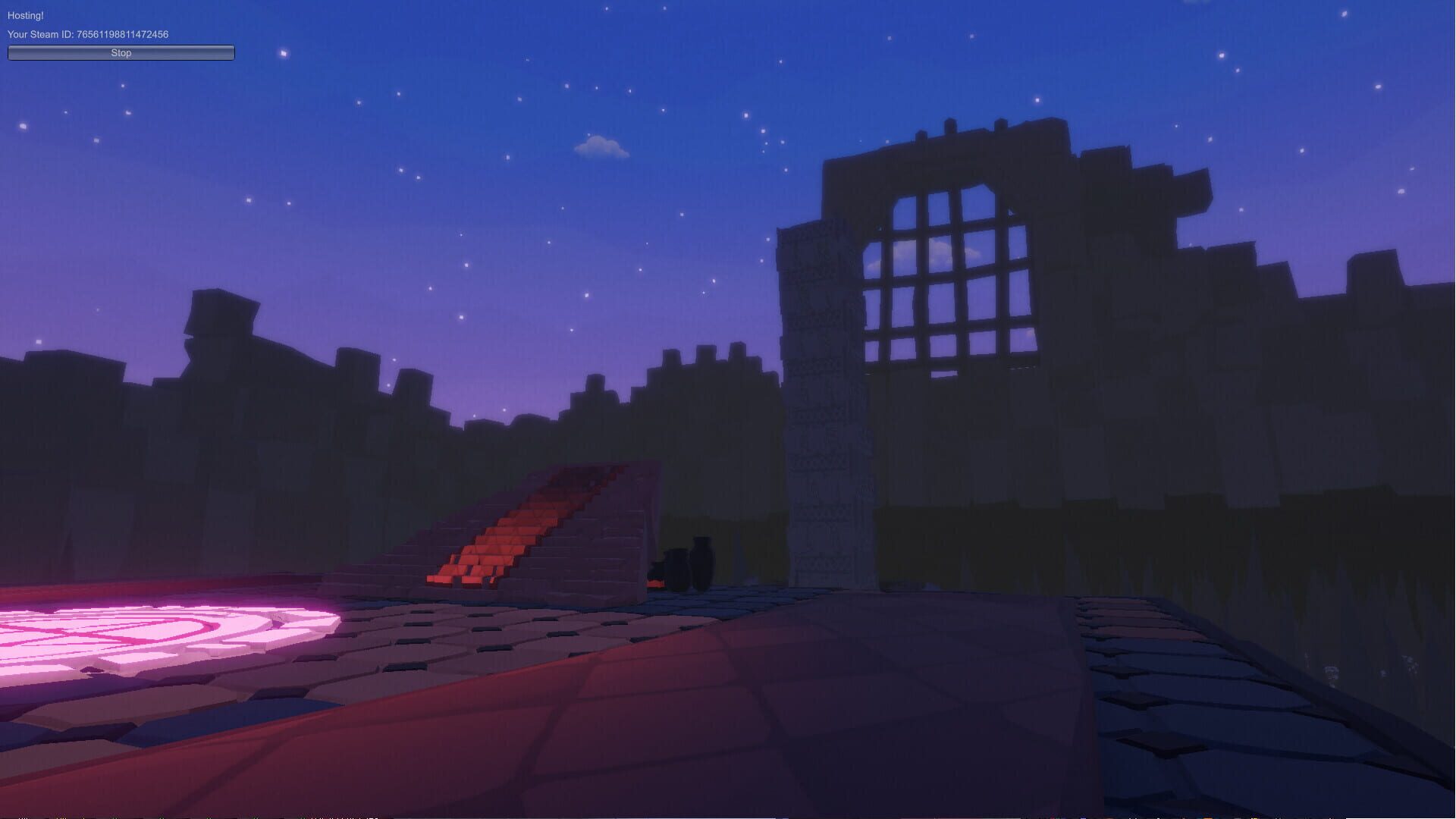
Task: Select the Steam ID number text
Action: pos(121,34)
